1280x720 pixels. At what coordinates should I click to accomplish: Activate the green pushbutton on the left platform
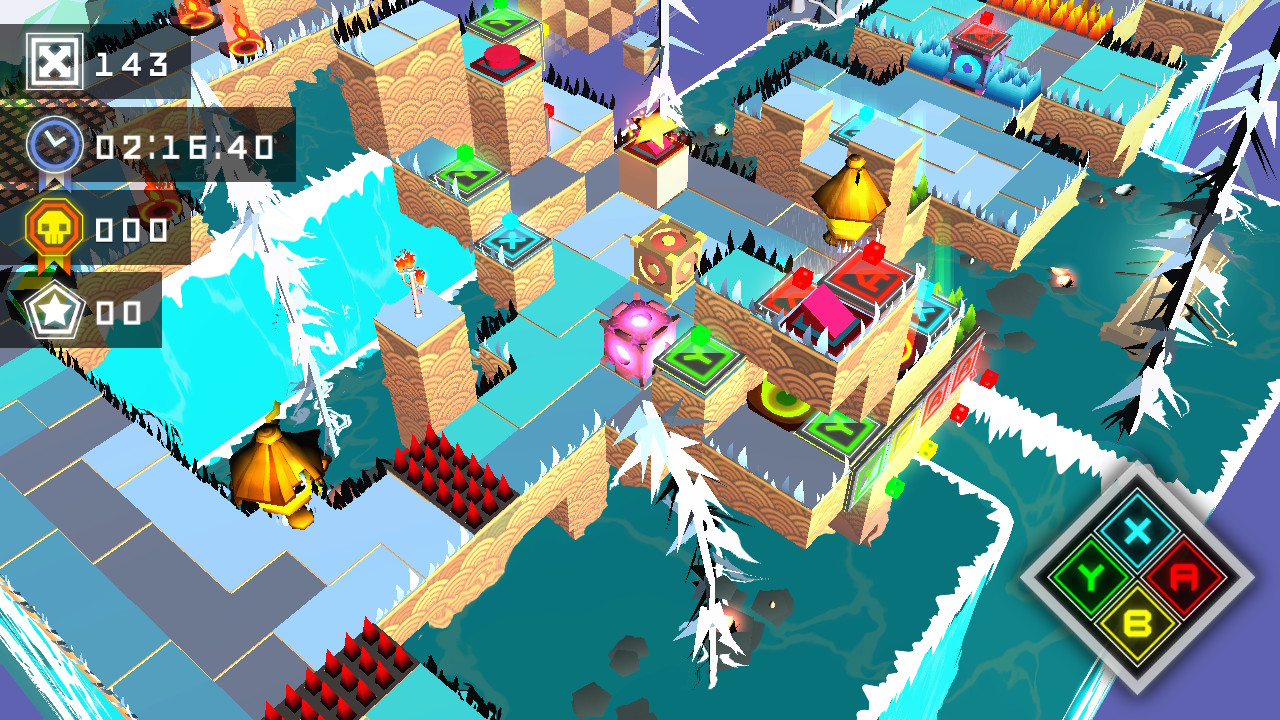(465, 153)
